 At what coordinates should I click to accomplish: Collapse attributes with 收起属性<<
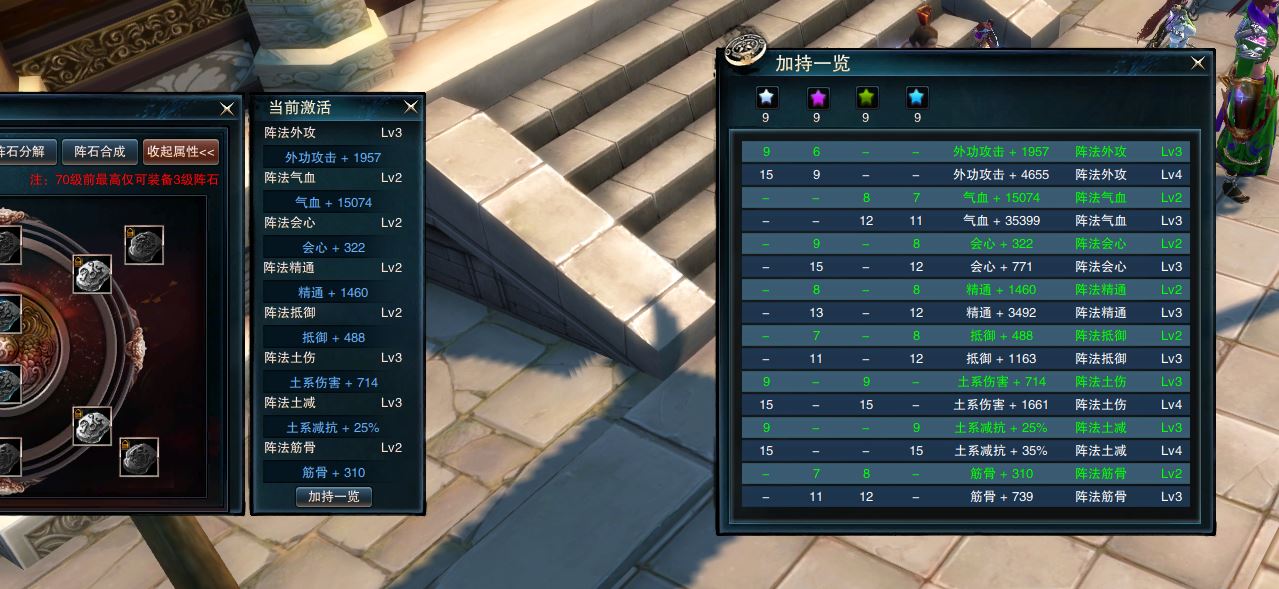180,152
